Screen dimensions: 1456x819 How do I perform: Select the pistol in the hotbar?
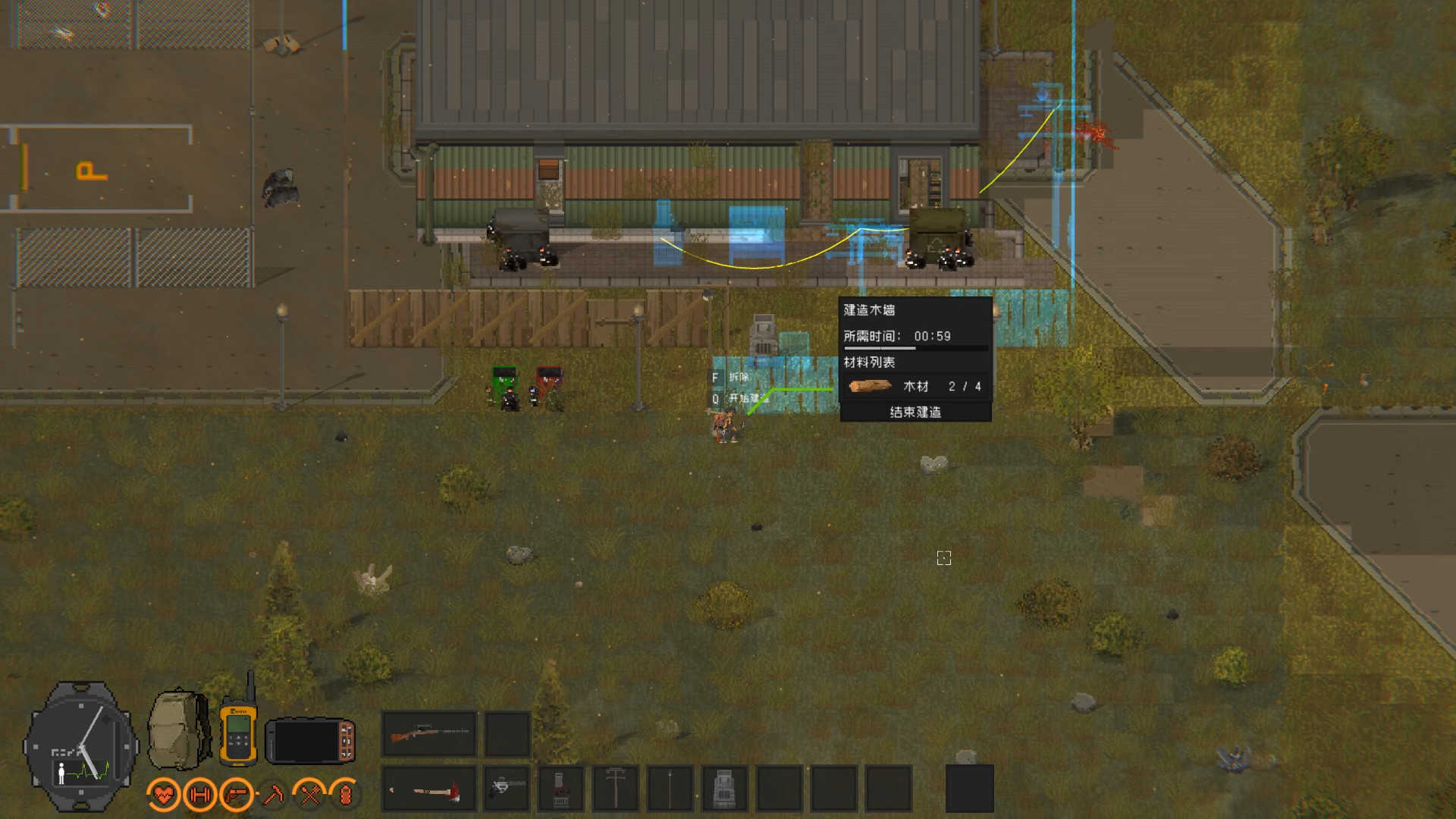point(507,790)
